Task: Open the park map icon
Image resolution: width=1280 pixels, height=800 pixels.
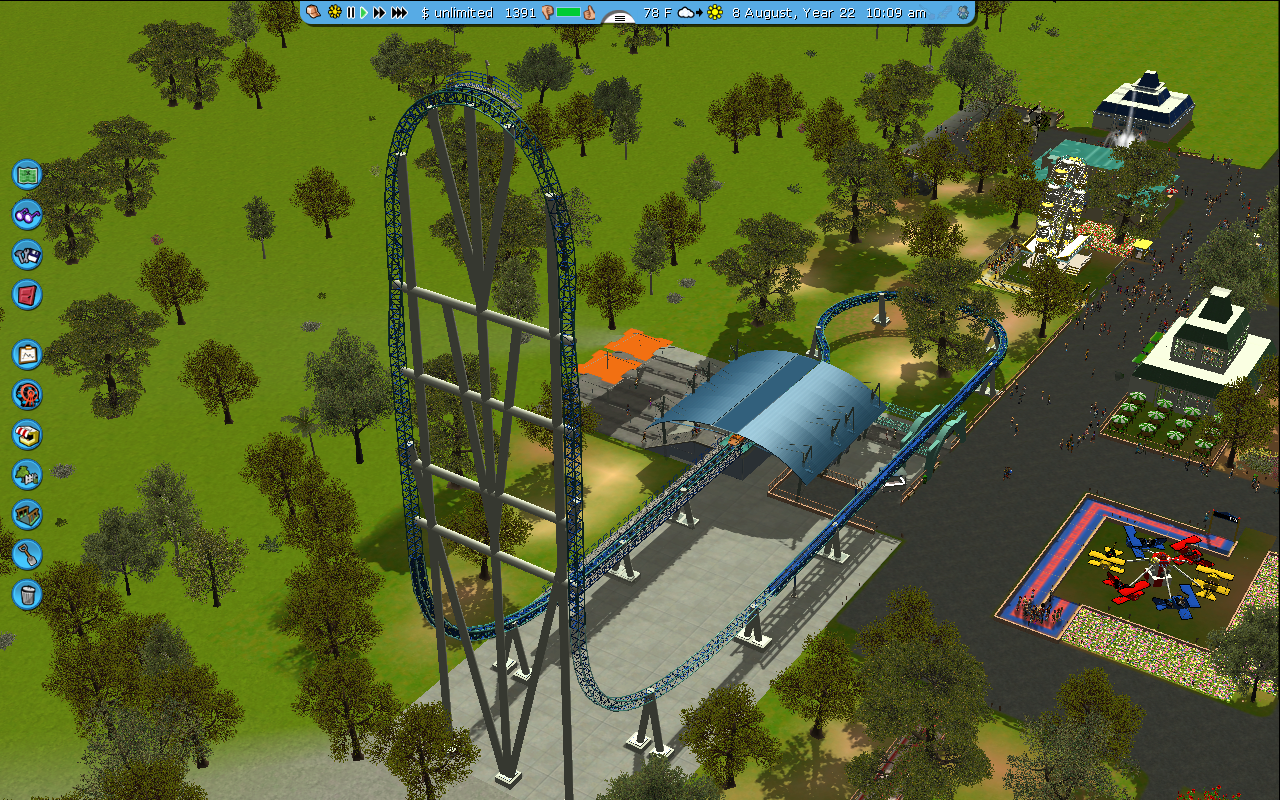Action: tap(27, 174)
